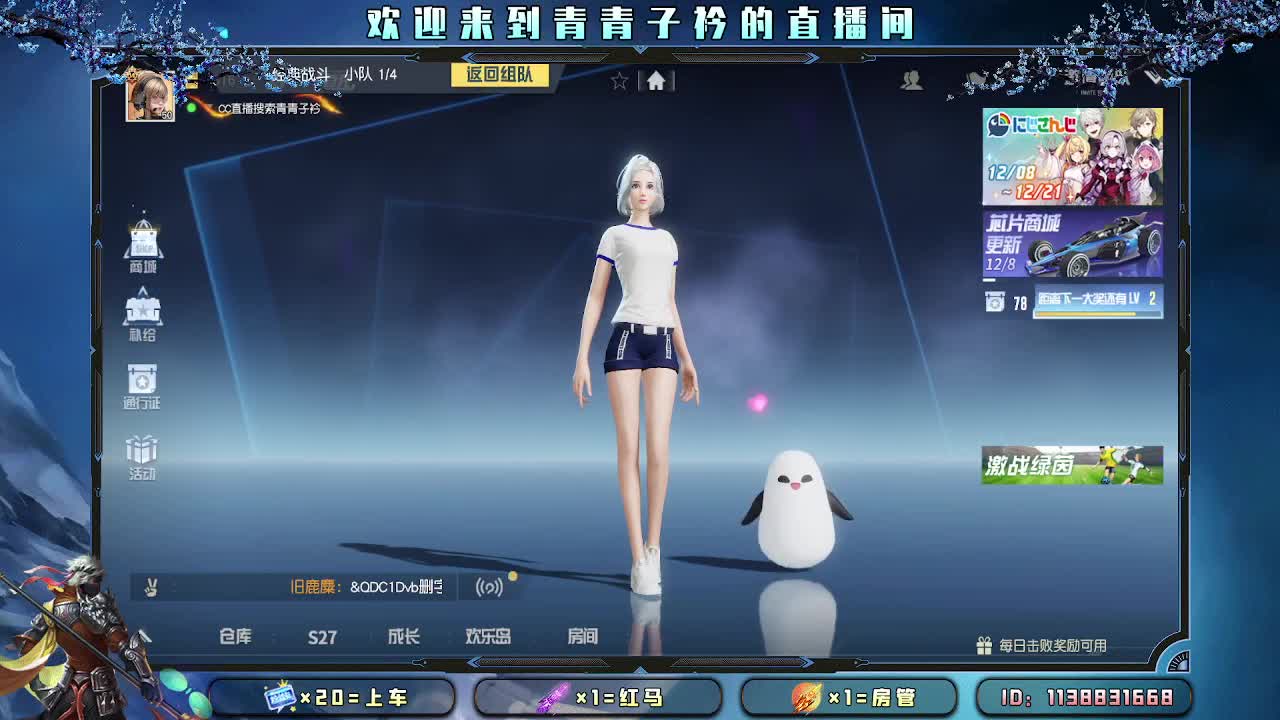Open the 补给 supply crate icon

142,311
